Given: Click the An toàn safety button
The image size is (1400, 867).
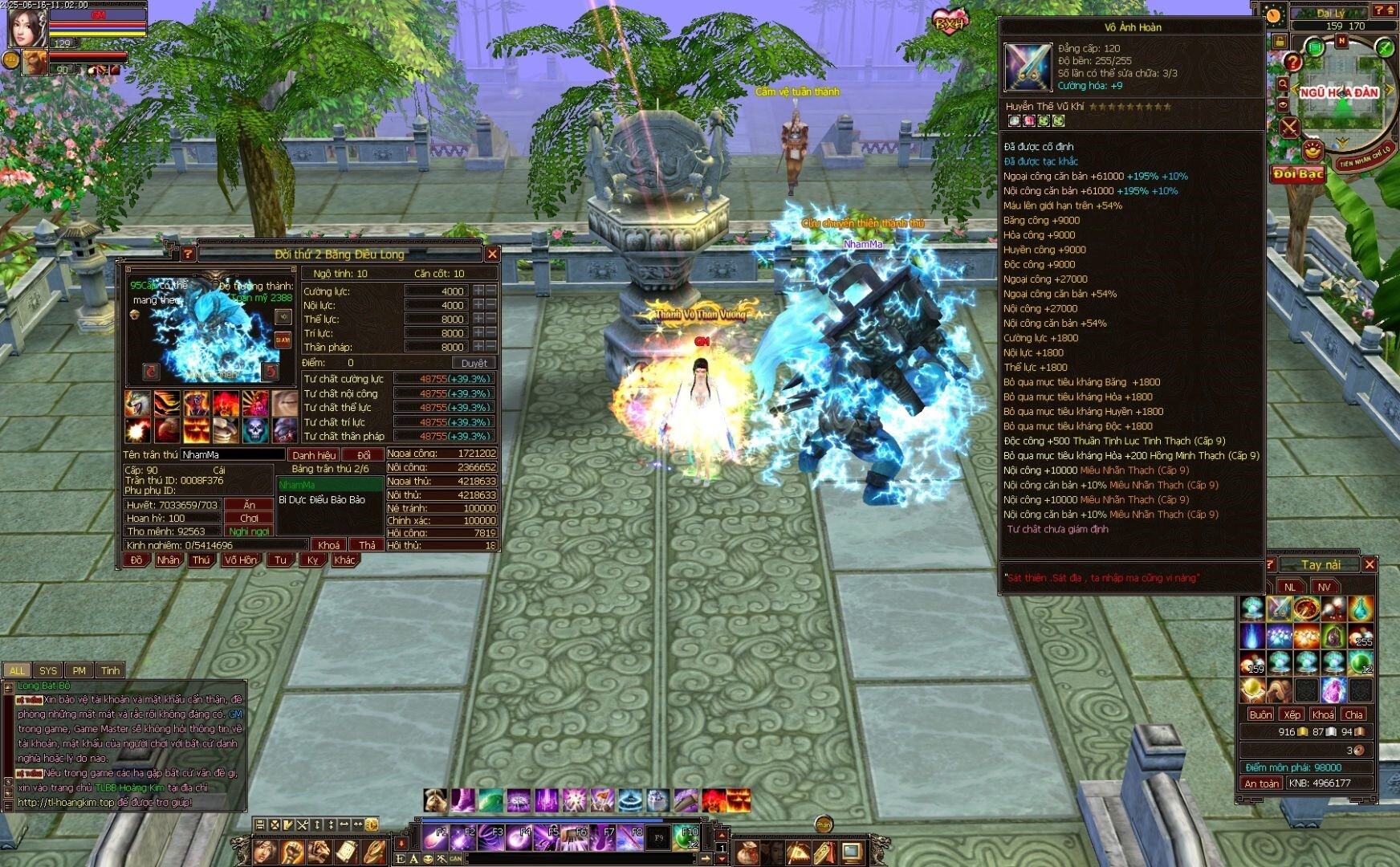Looking at the screenshot, I should (1261, 783).
